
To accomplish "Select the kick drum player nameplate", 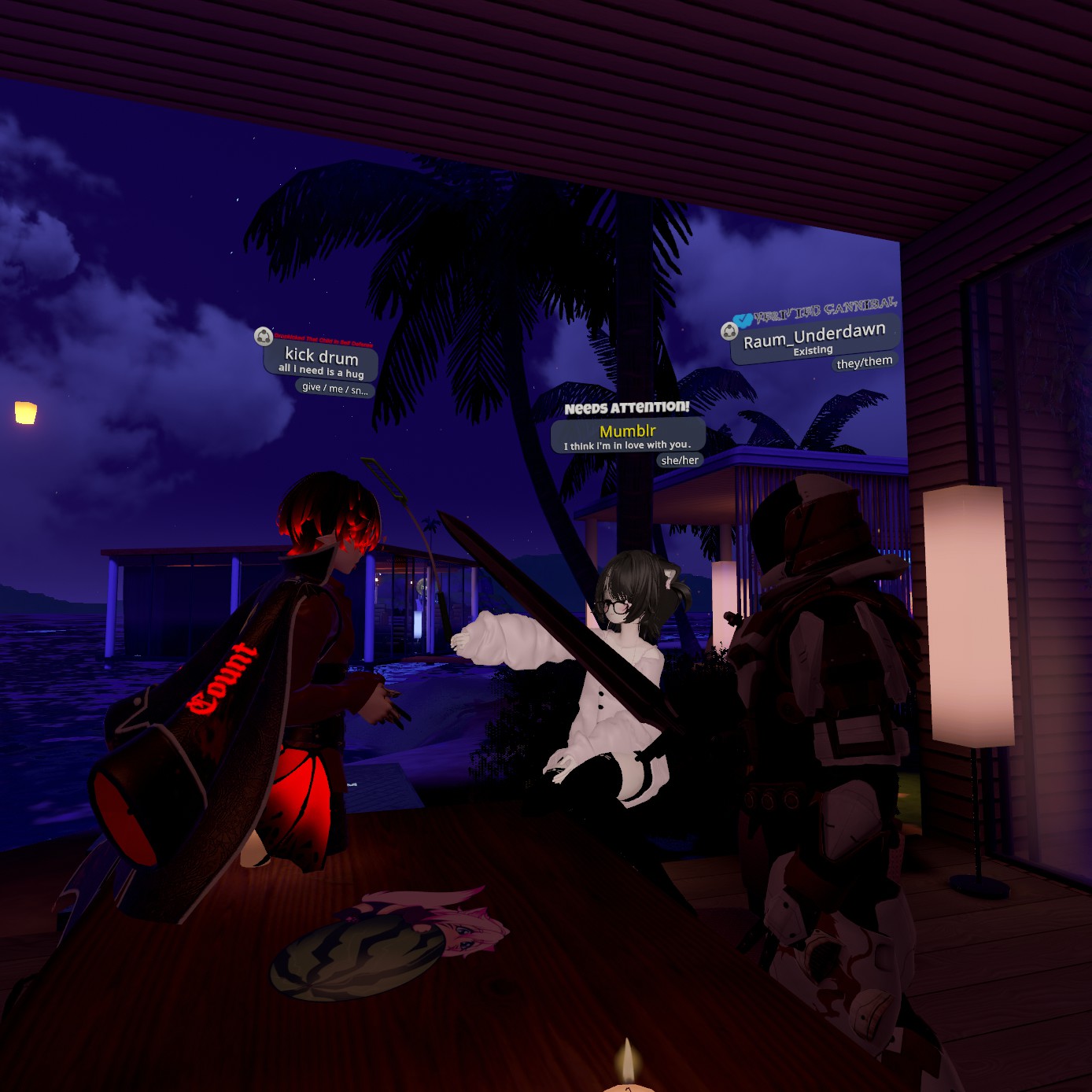I will pos(321,360).
